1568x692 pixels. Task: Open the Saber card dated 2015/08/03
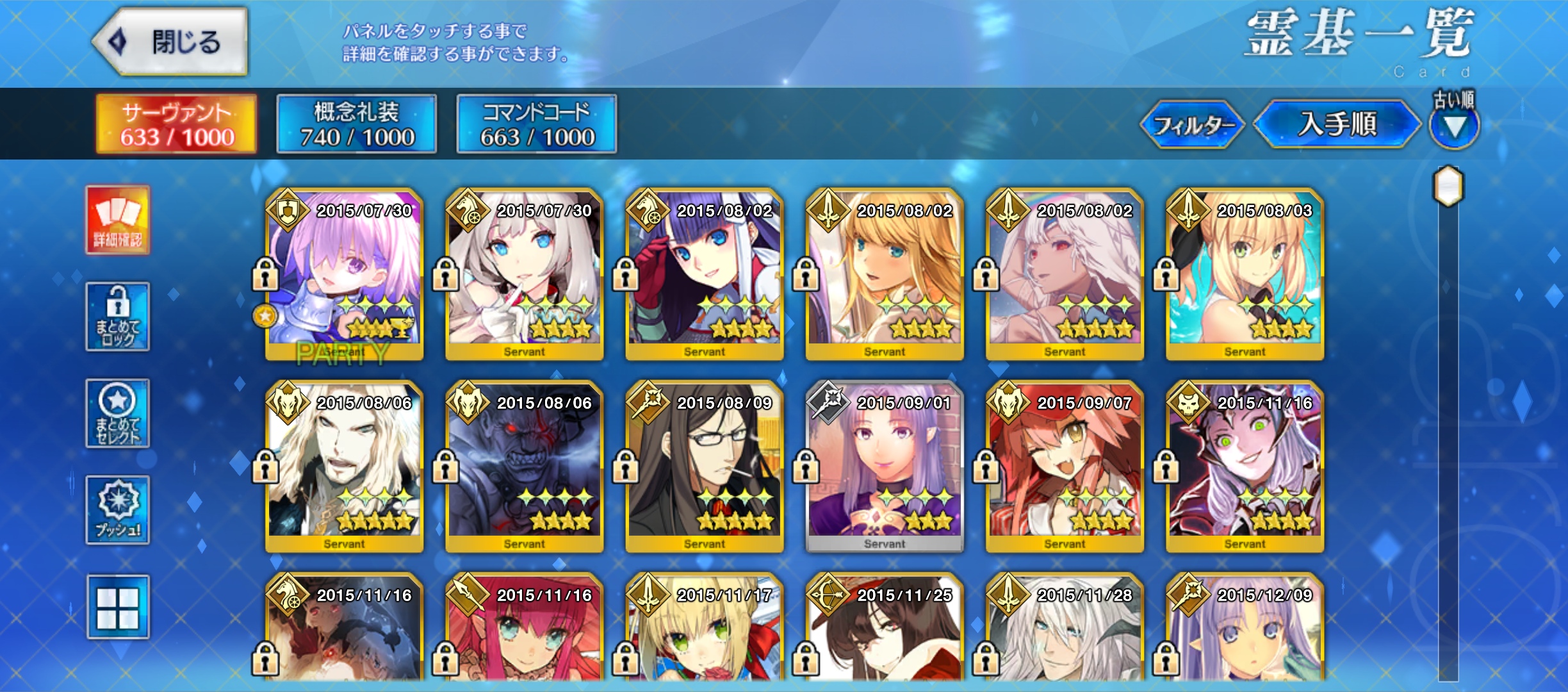click(1245, 276)
